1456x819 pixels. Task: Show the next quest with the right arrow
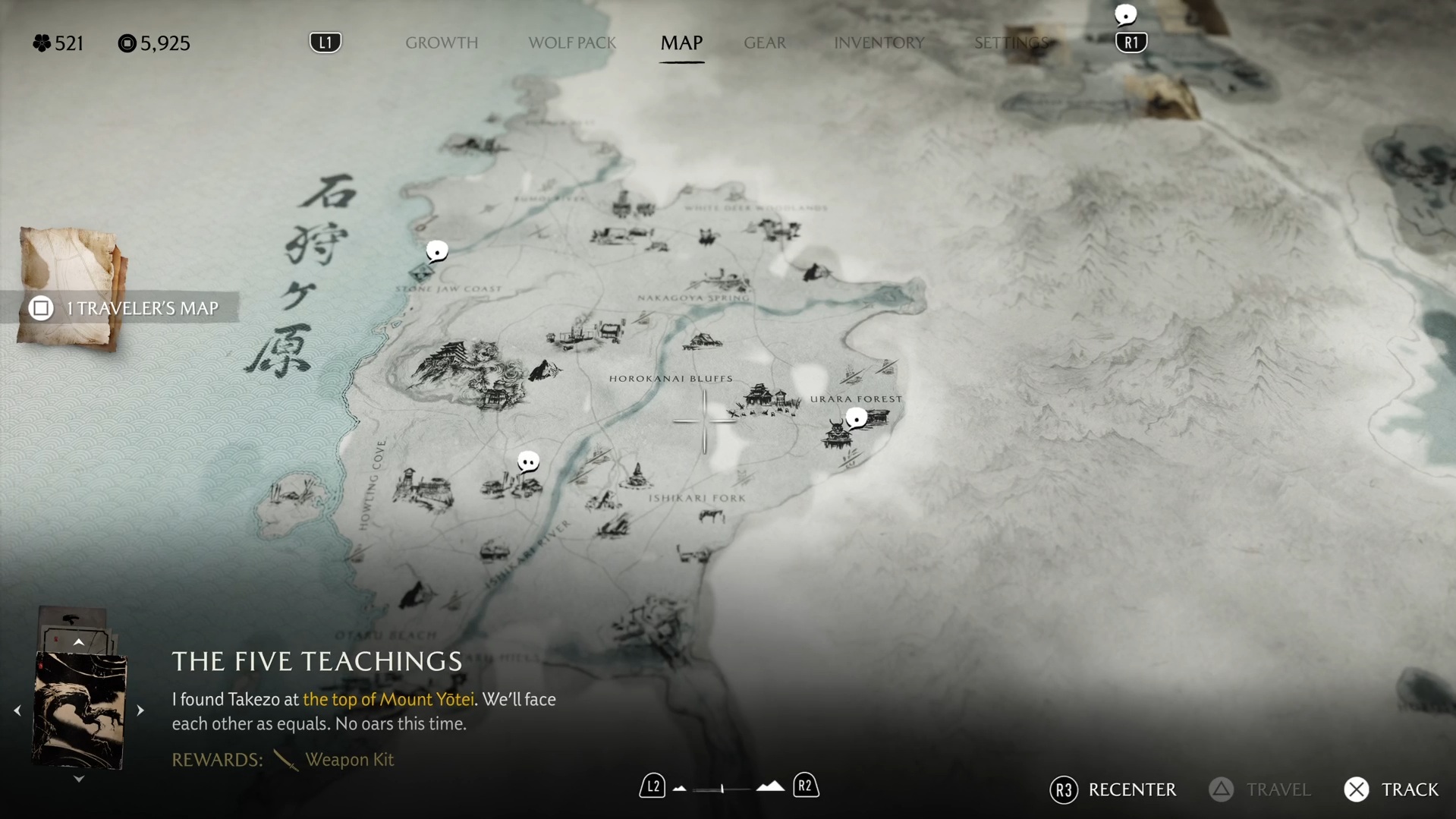140,710
